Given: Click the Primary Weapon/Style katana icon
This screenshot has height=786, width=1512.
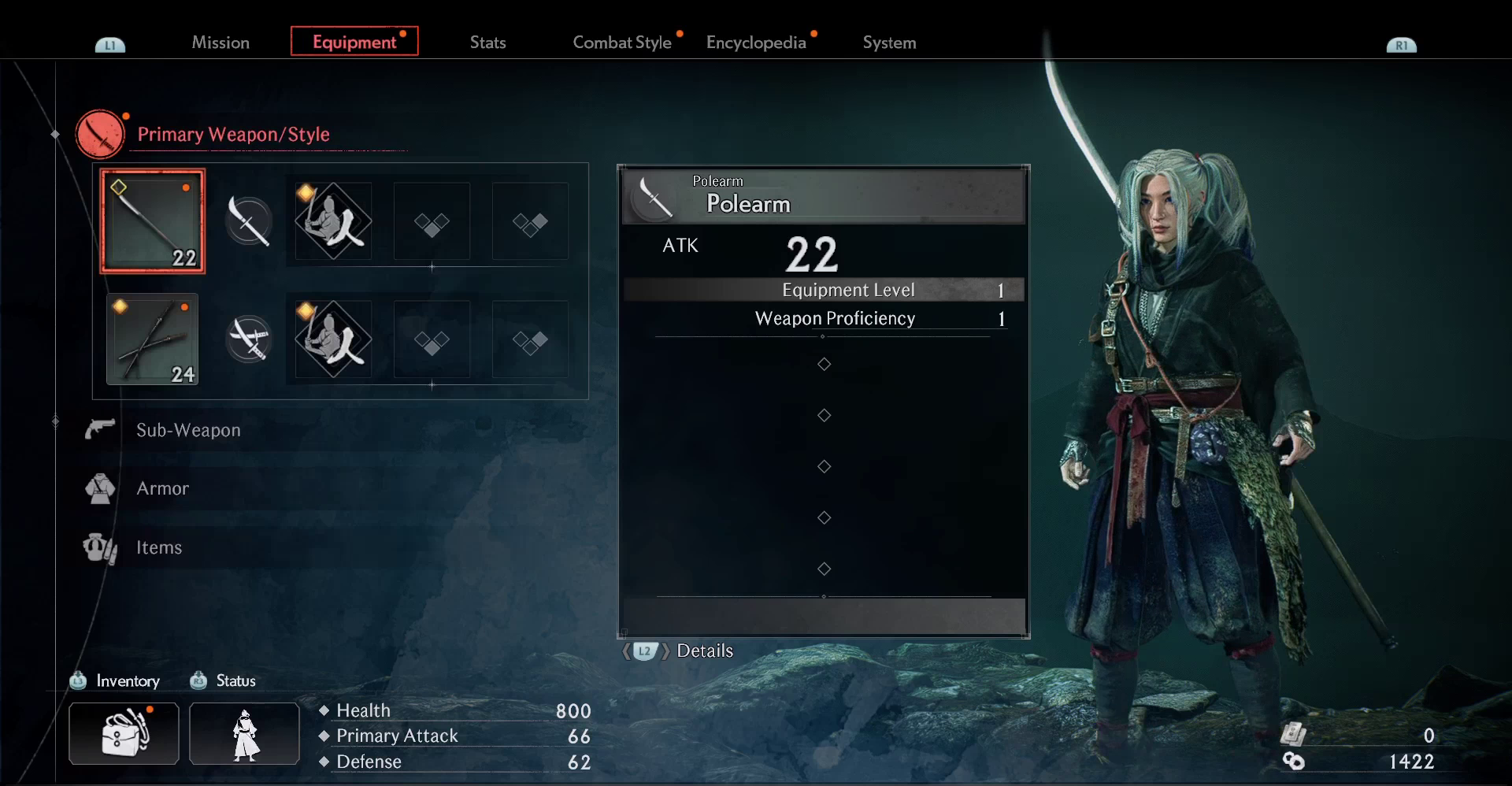Looking at the screenshot, I should coord(101,134).
